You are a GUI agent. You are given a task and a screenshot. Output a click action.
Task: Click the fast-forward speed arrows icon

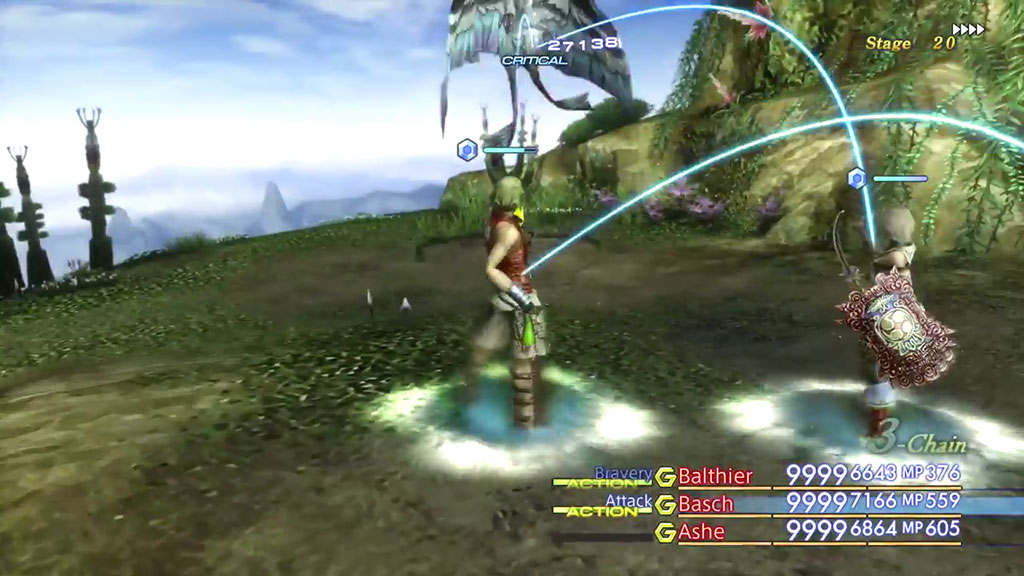click(x=969, y=30)
